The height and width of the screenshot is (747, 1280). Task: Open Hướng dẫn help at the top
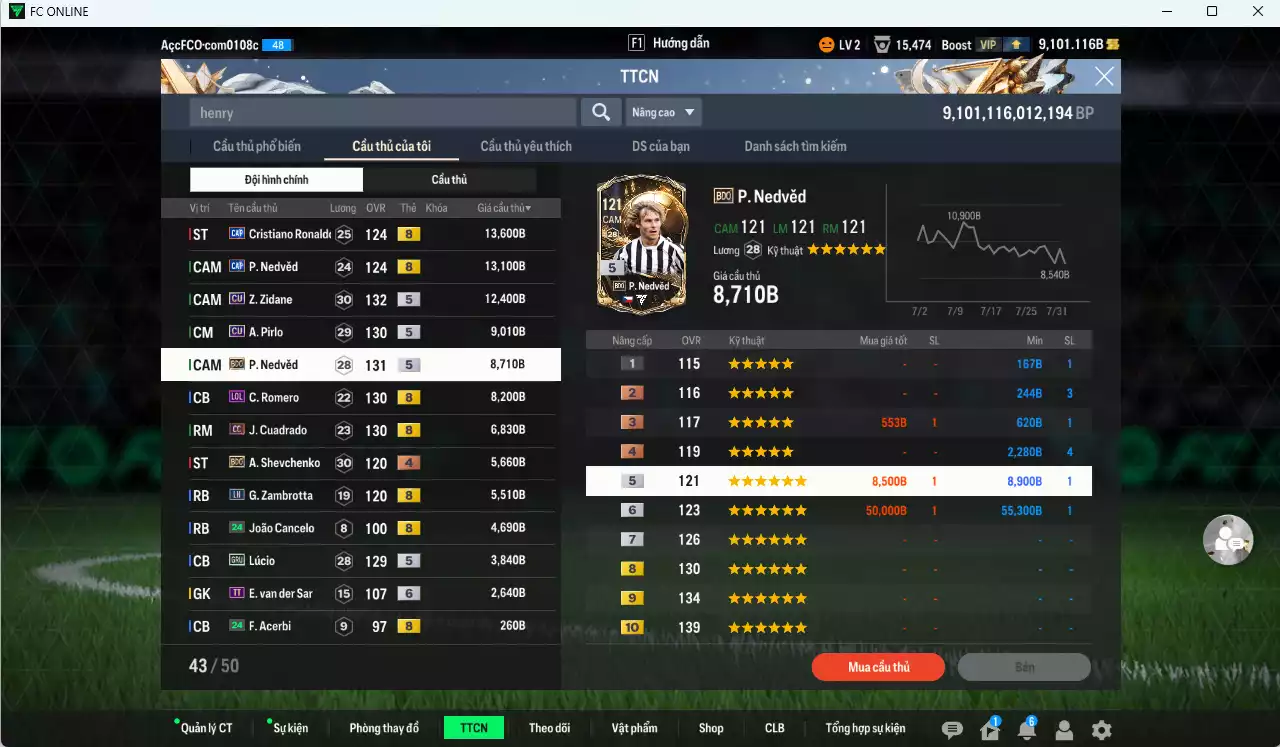click(680, 42)
